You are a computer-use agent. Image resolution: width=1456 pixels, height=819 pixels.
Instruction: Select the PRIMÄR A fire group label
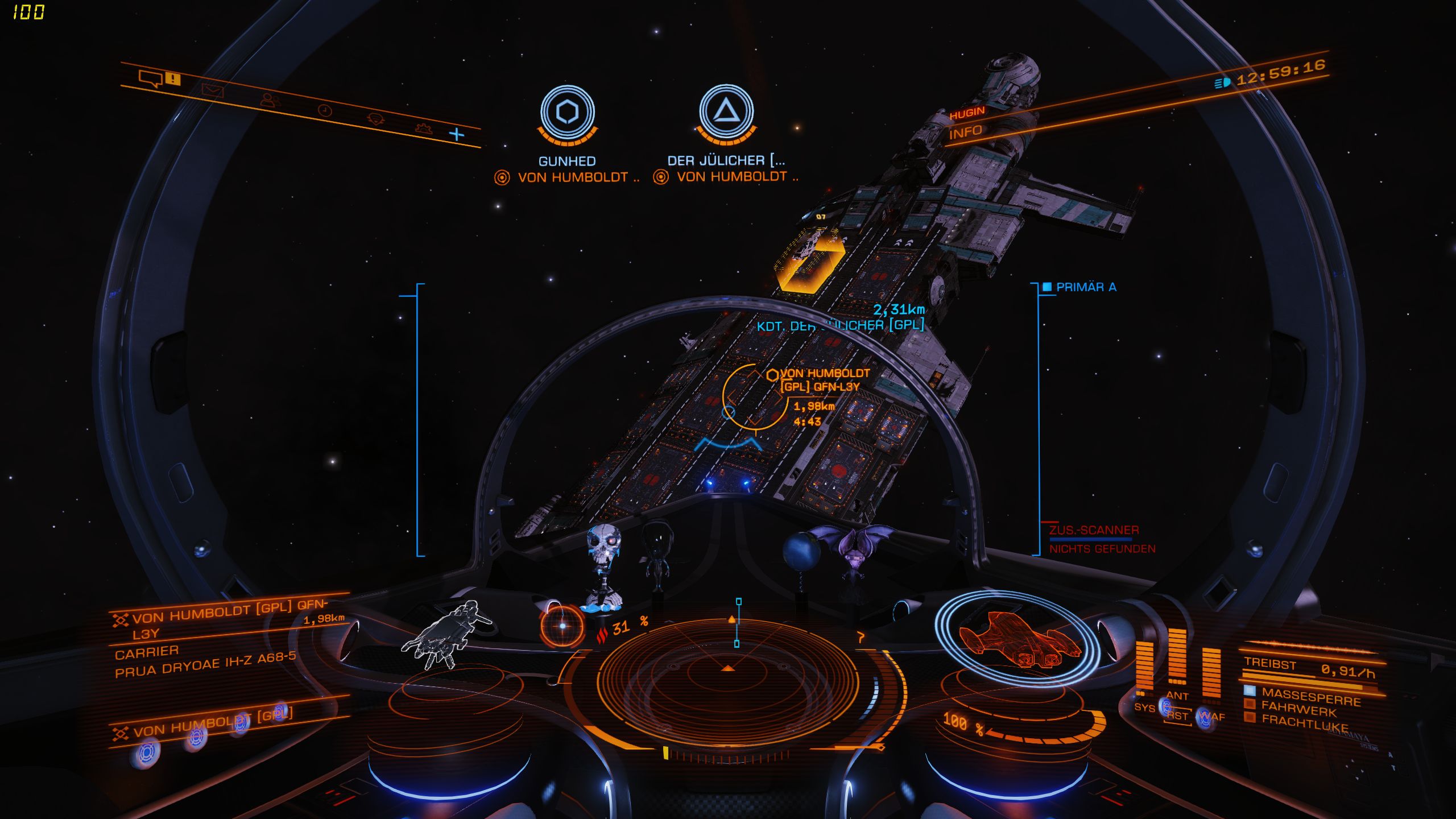[1085, 287]
